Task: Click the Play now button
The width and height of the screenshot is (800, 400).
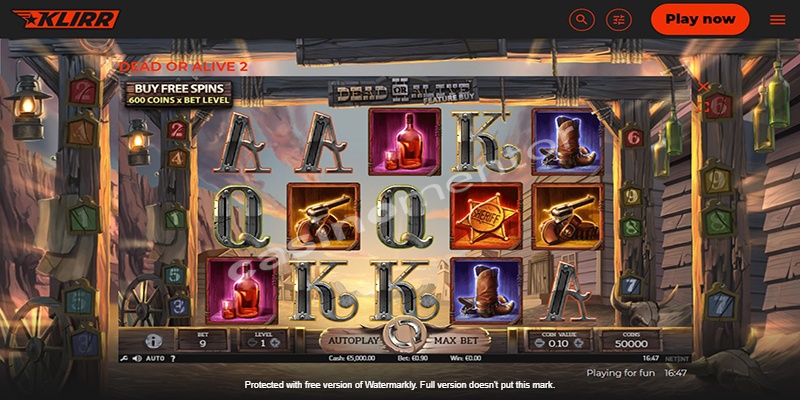Action: (699, 19)
